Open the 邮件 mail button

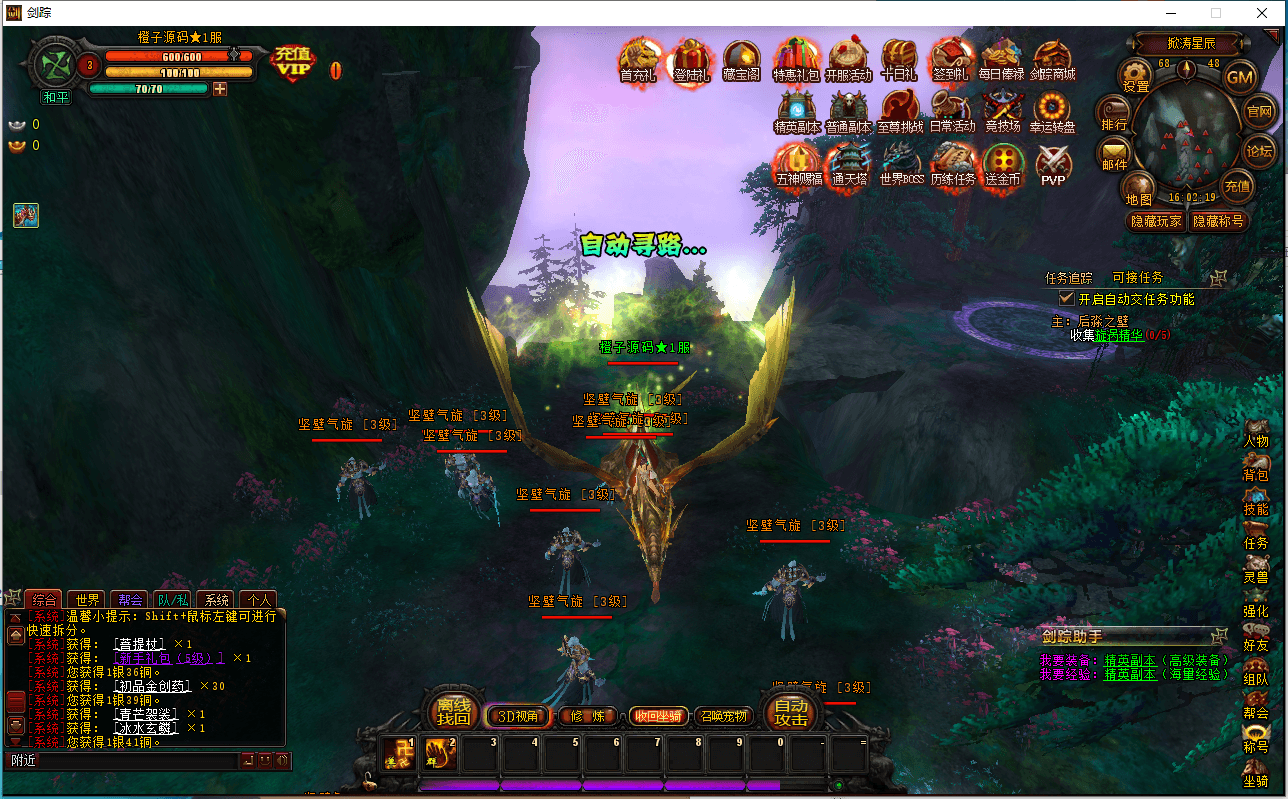[x=1114, y=155]
